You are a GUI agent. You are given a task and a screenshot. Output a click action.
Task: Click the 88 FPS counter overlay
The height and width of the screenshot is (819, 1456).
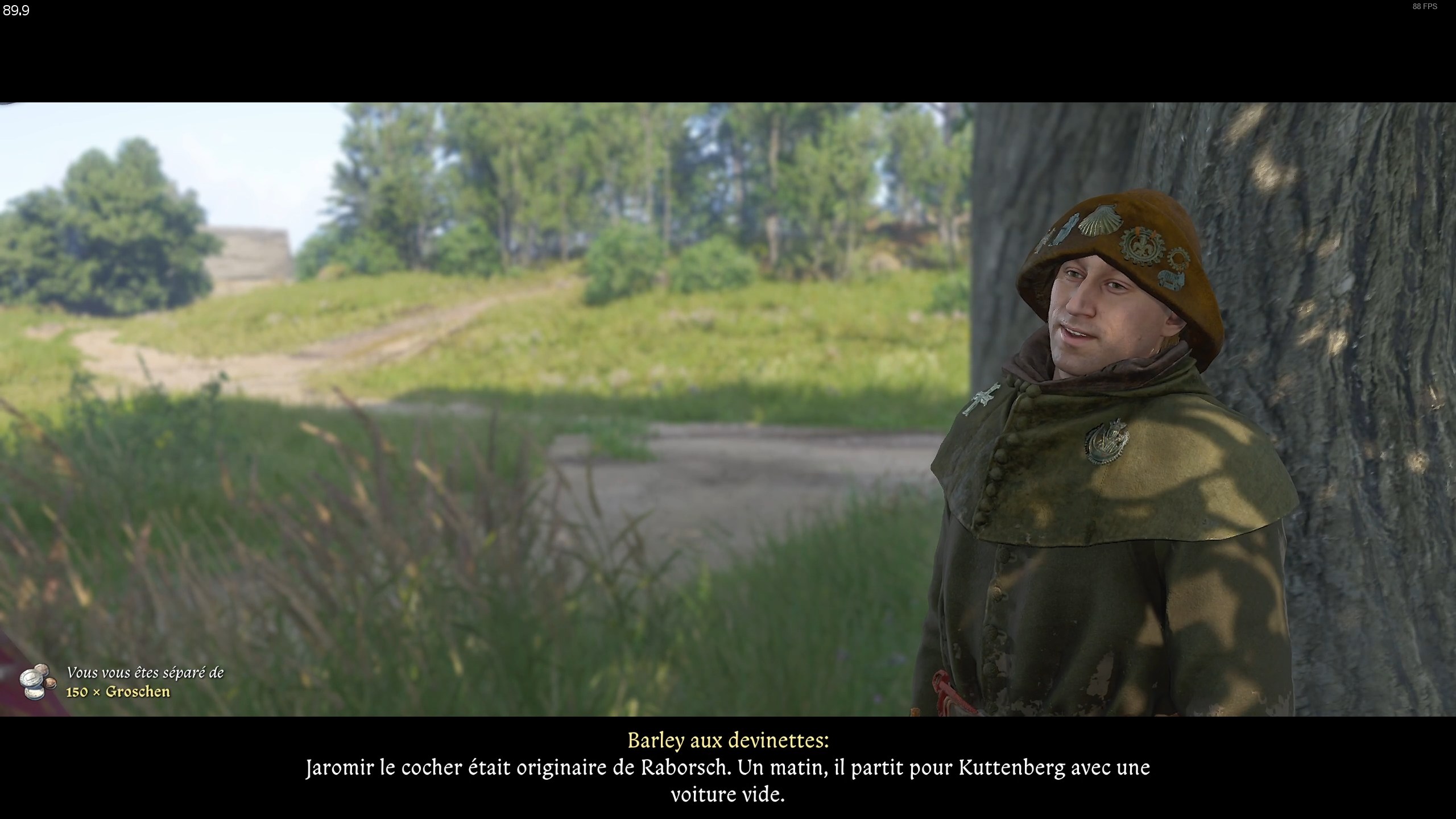(x=1426, y=7)
